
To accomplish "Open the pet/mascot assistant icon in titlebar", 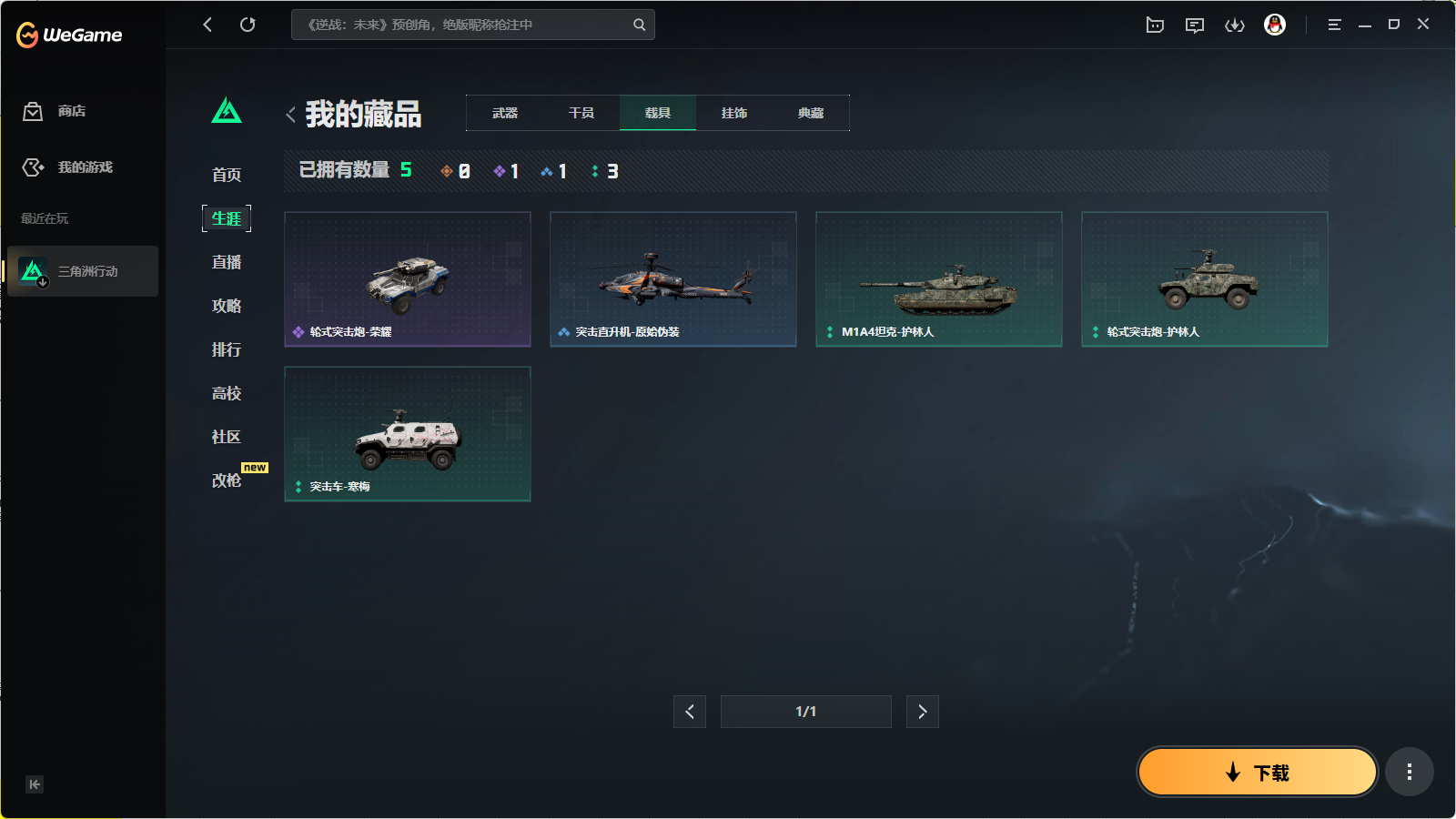I will [x=1154, y=25].
